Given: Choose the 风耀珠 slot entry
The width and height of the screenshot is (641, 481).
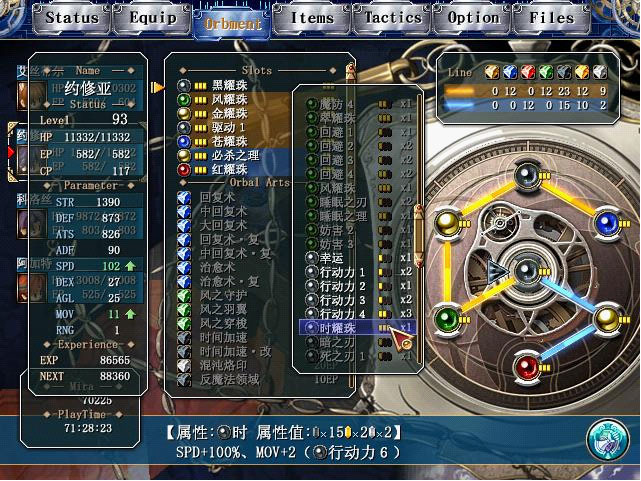Looking at the screenshot, I should [x=227, y=100].
